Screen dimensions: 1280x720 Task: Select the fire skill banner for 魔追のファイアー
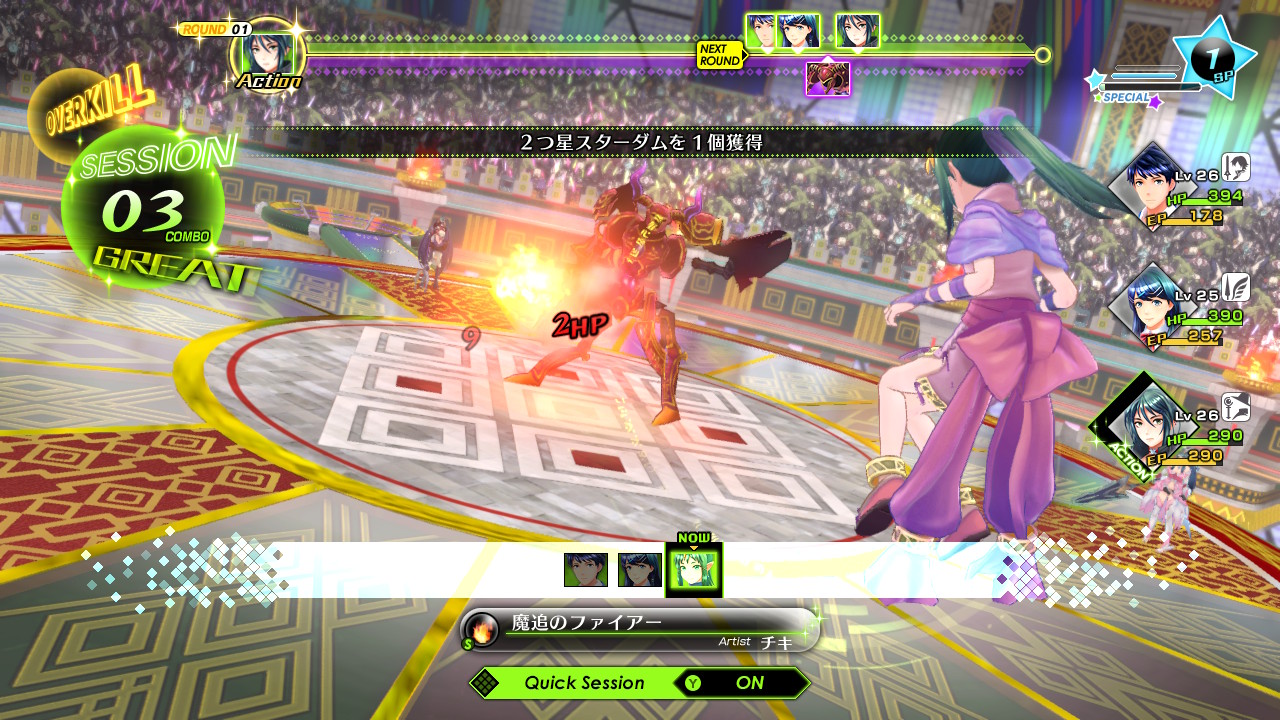coord(640,630)
